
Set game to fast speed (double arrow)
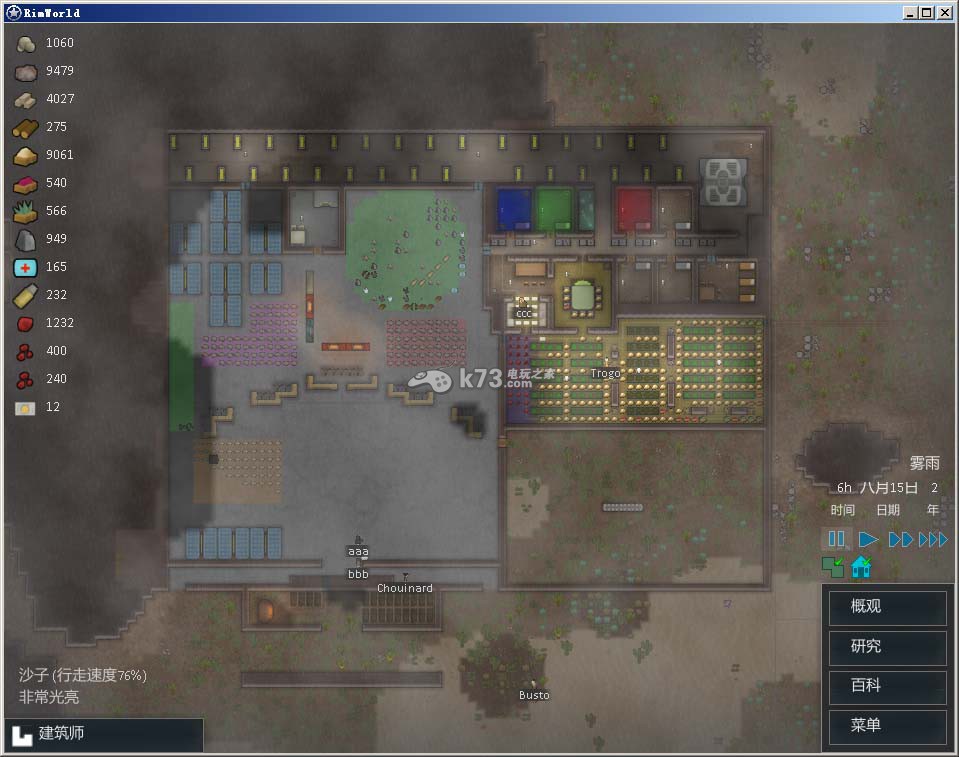pyautogui.click(x=901, y=539)
